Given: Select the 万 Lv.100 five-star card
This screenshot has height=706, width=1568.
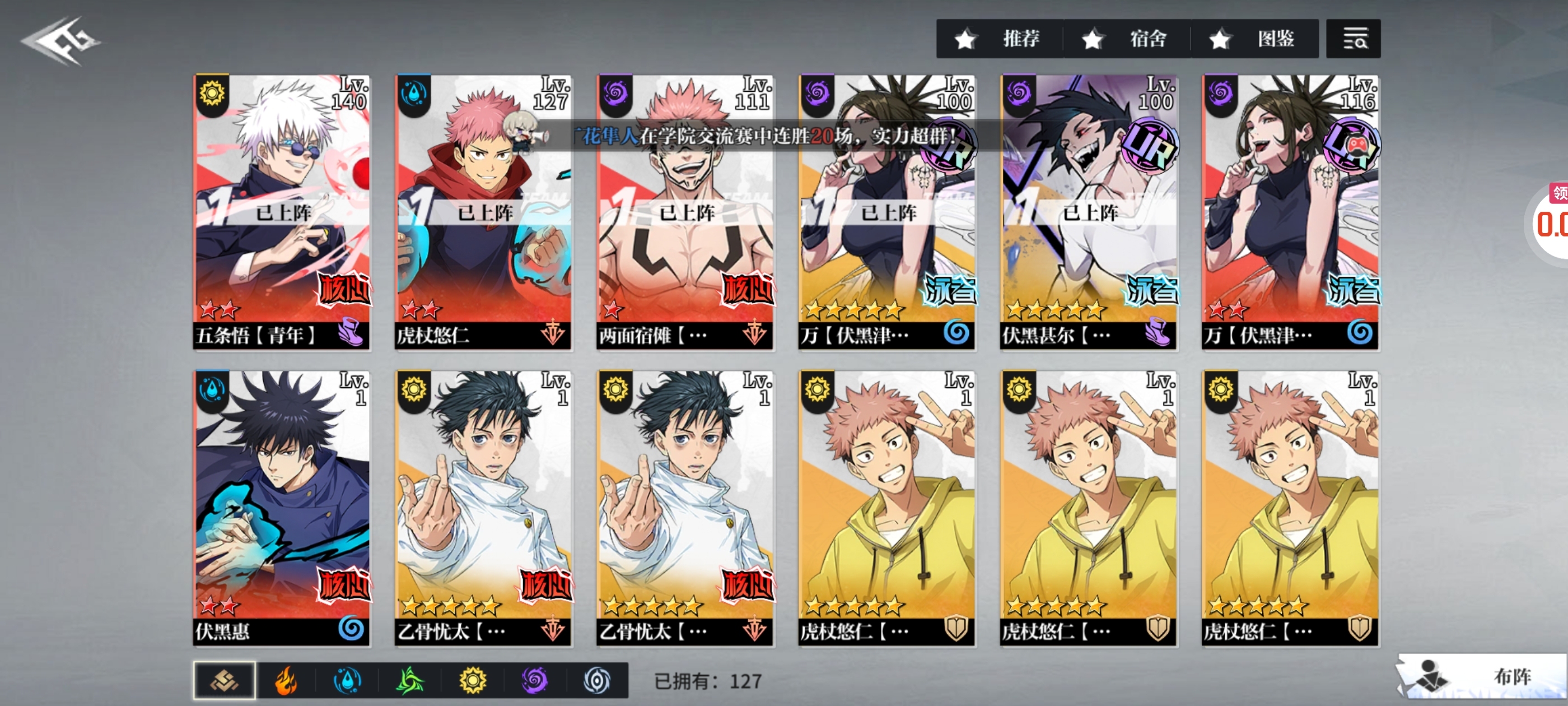Looking at the screenshot, I should 887,212.
